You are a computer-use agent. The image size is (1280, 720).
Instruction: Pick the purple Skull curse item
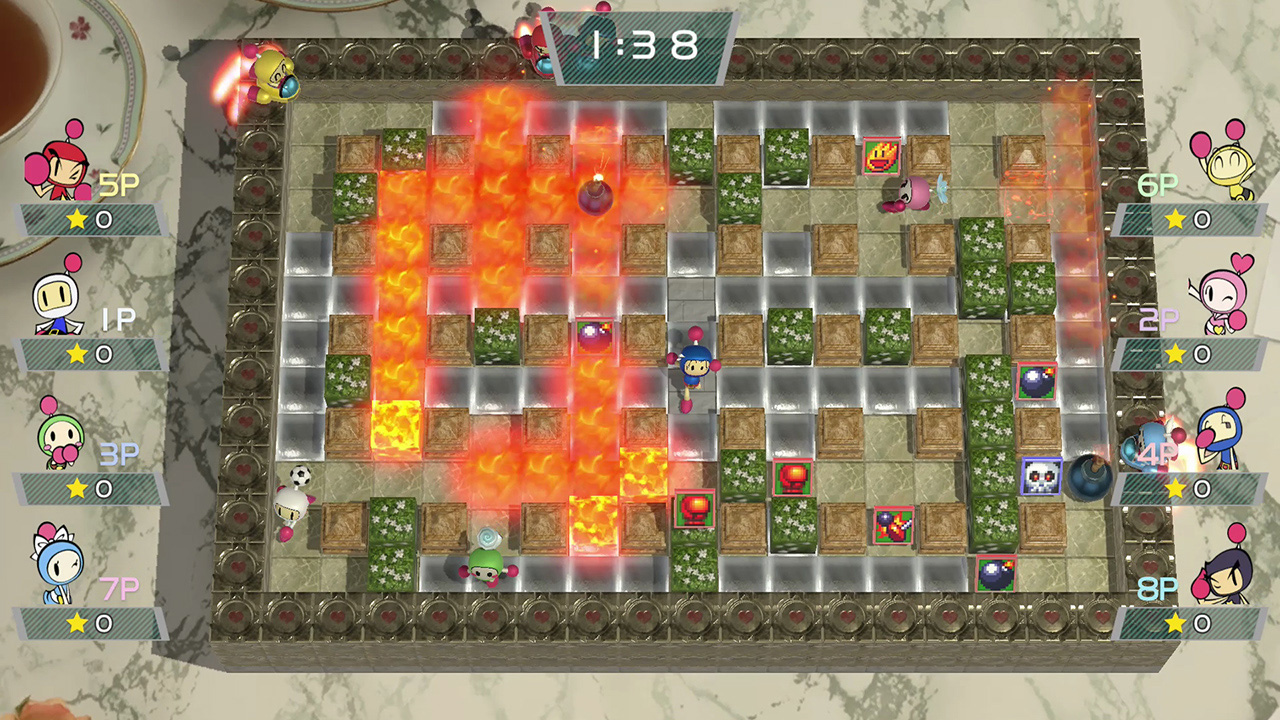(1040, 478)
